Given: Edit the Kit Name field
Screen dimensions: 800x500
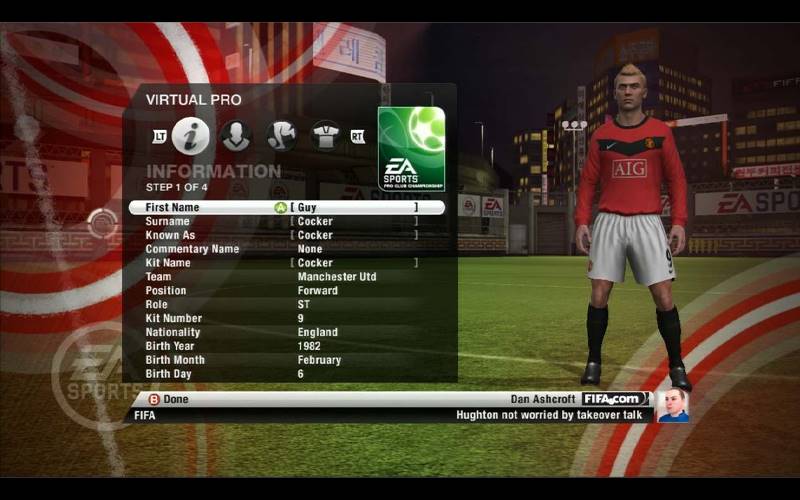Looking at the screenshot, I should click(x=286, y=263).
